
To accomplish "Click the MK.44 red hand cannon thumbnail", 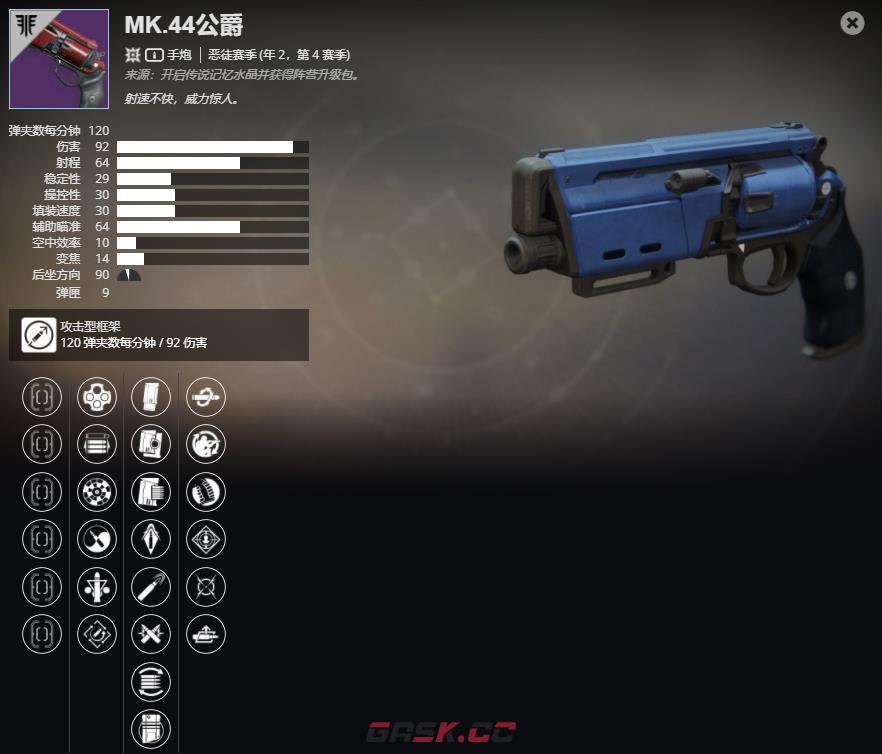I will pos(58,59).
